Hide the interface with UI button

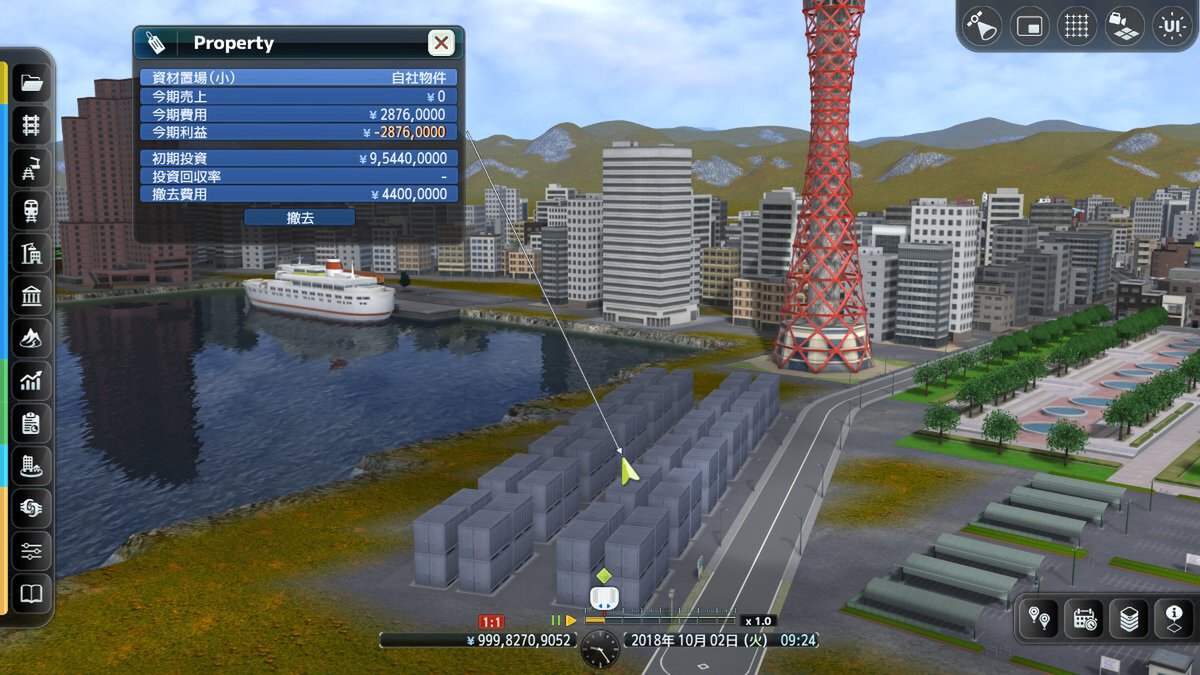pos(1170,26)
